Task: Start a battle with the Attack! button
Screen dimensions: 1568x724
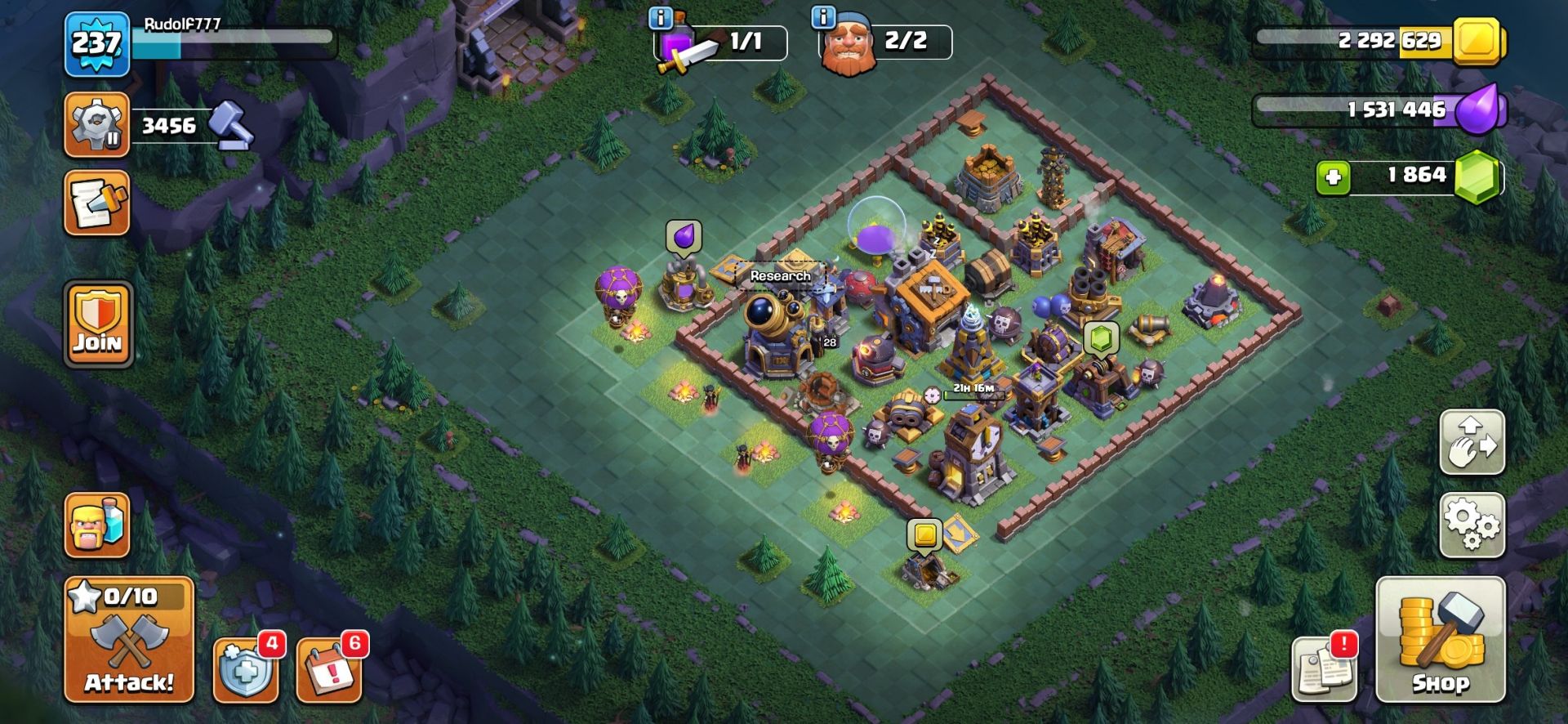Action: (129, 640)
